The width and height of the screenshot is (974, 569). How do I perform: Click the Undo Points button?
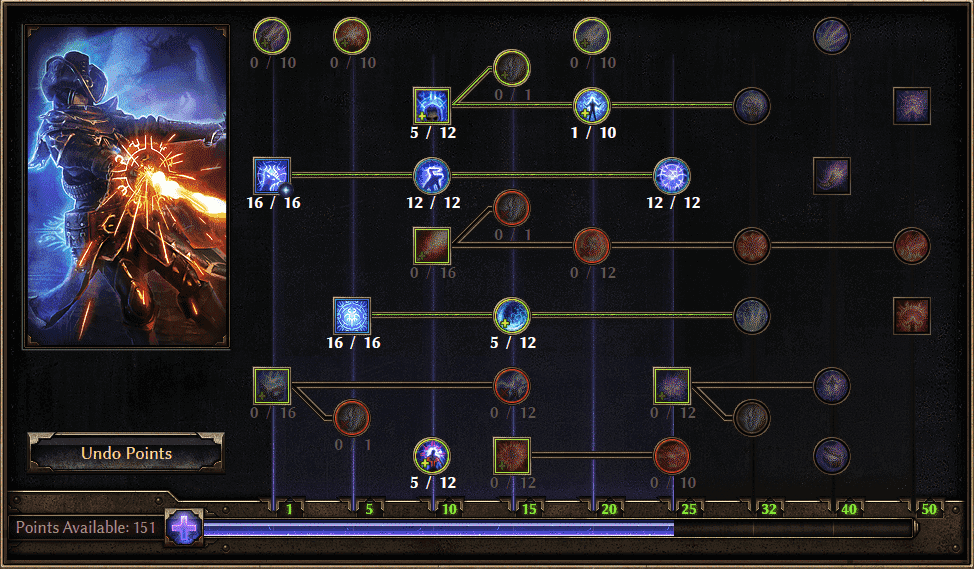point(126,453)
